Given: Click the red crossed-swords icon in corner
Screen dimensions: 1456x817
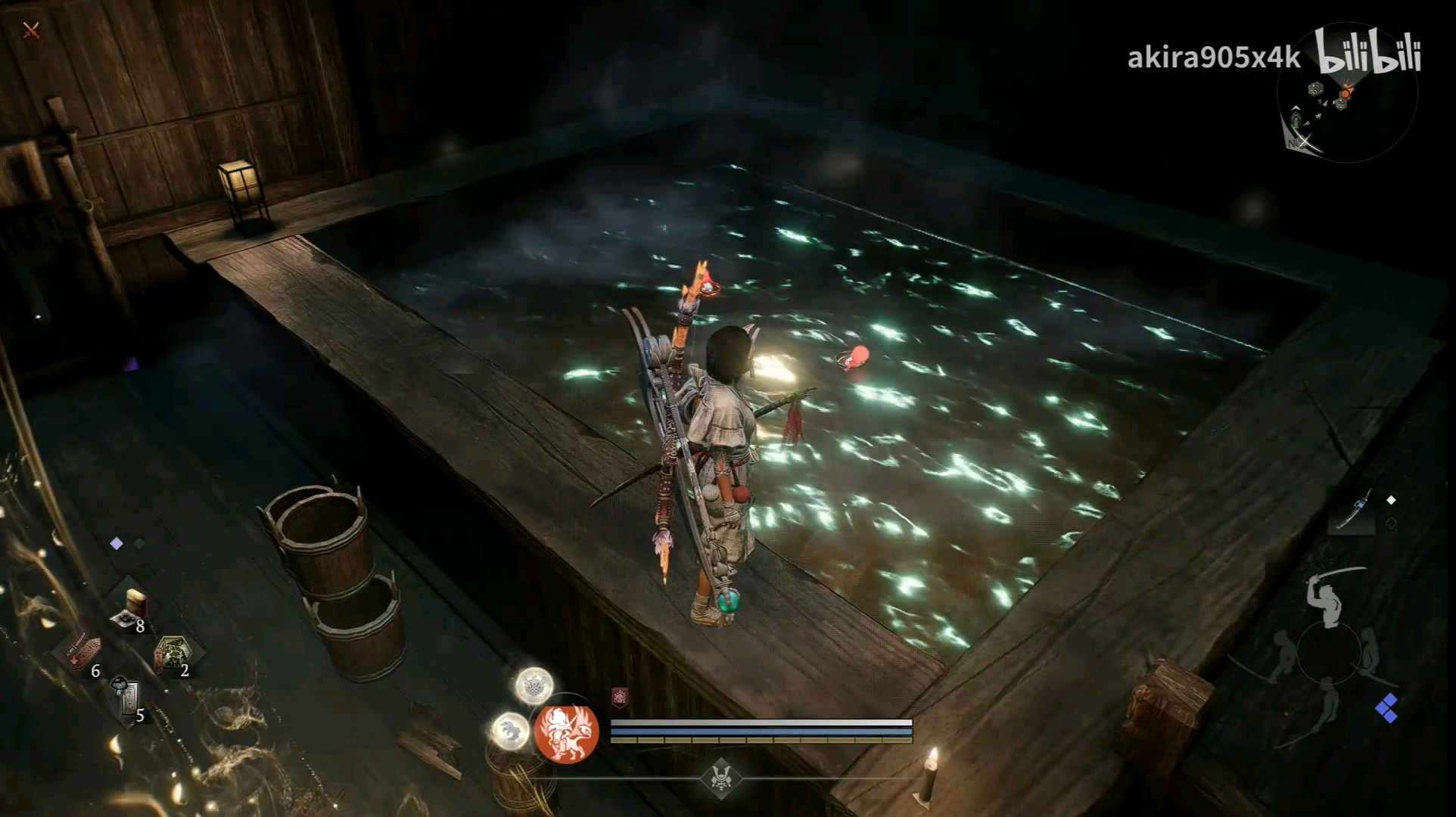Looking at the screenshot, I should (x=31, y=30).
